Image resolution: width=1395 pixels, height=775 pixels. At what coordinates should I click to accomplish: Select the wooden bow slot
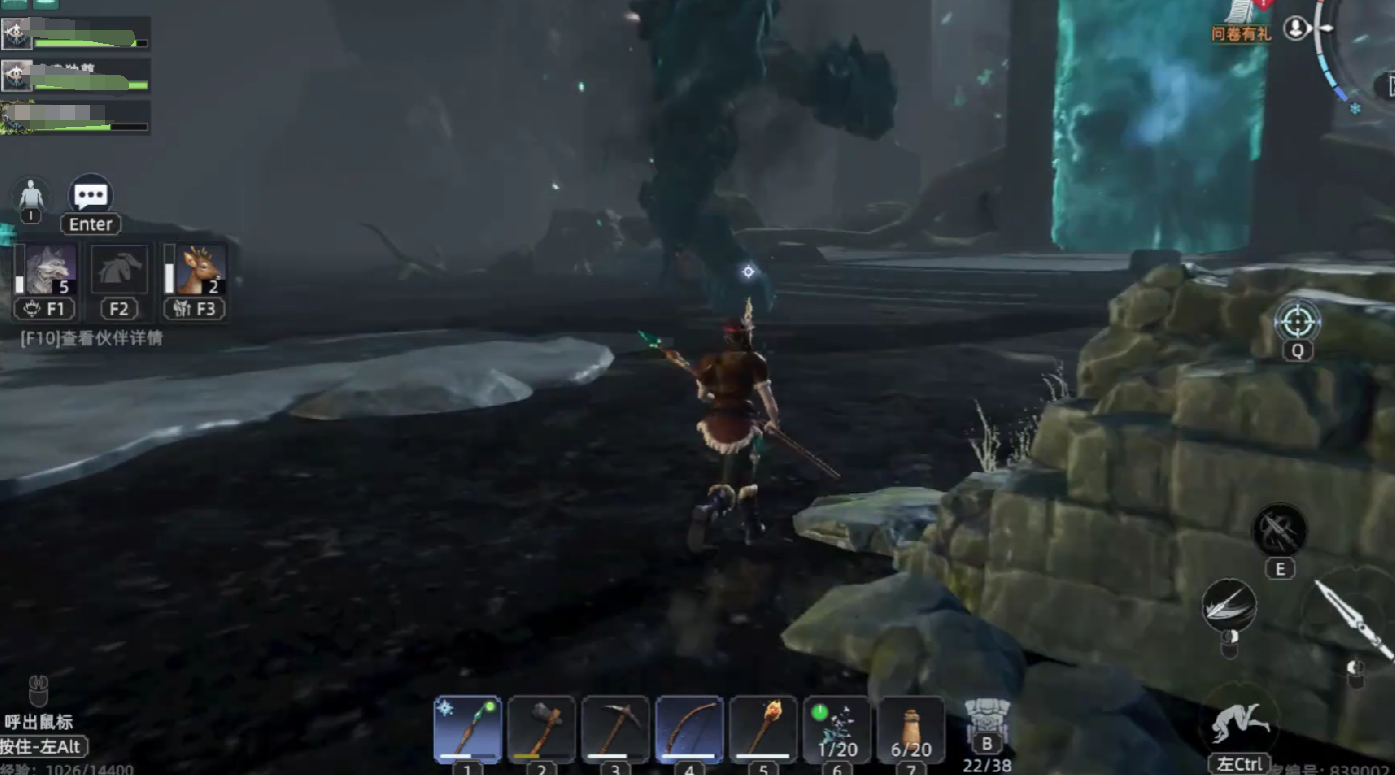pyautogui.click(x=689, y=729)
